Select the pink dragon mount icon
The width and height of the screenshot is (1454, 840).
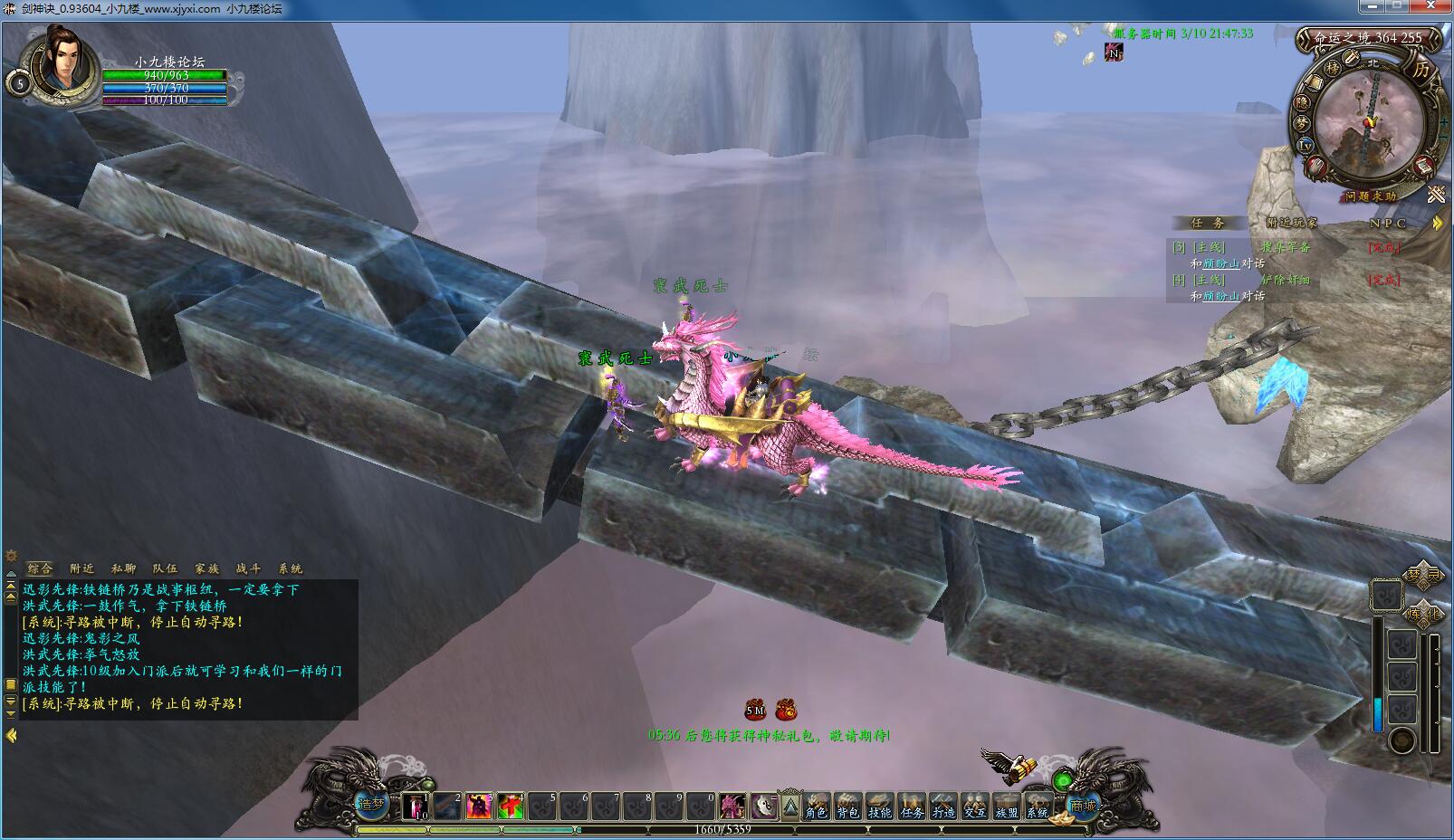[732, 805]
